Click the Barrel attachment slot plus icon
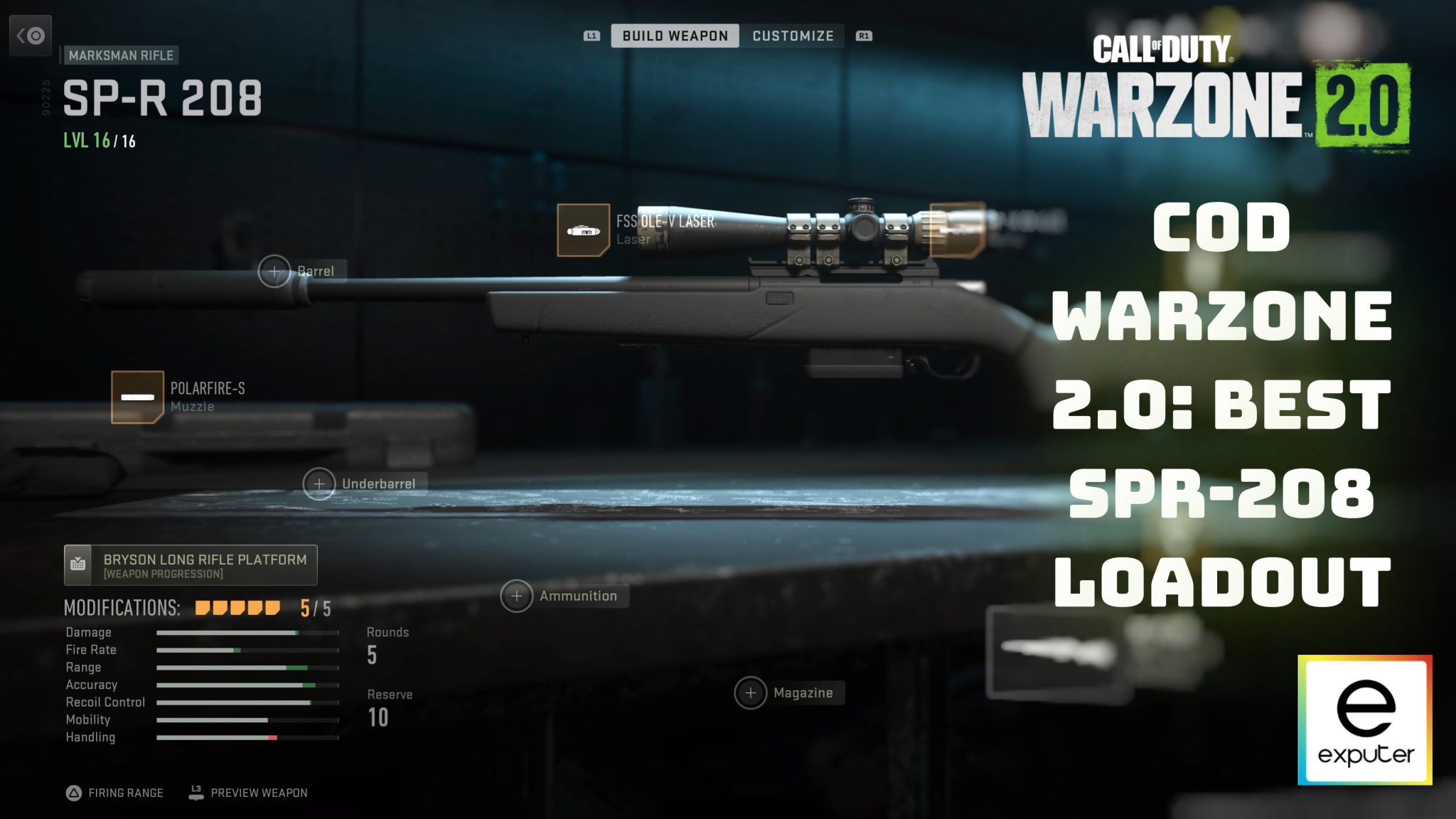Screen dimensions: 1456x819 [x=274, y=271]
